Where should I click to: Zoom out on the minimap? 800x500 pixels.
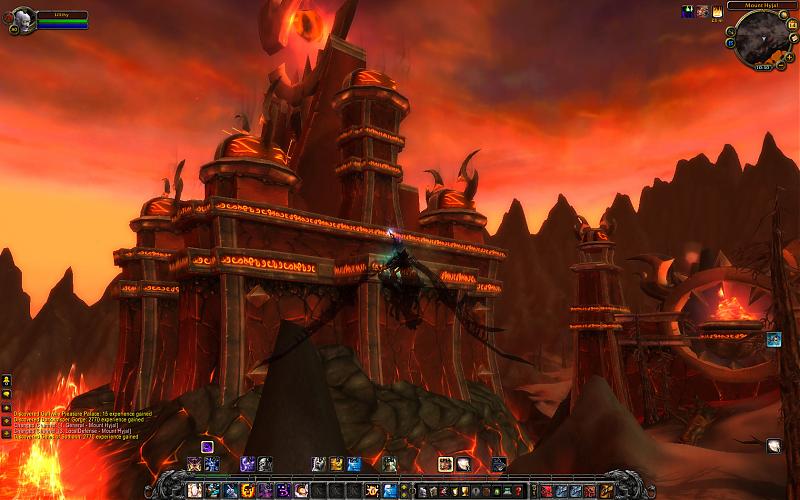tap(784, 63)
